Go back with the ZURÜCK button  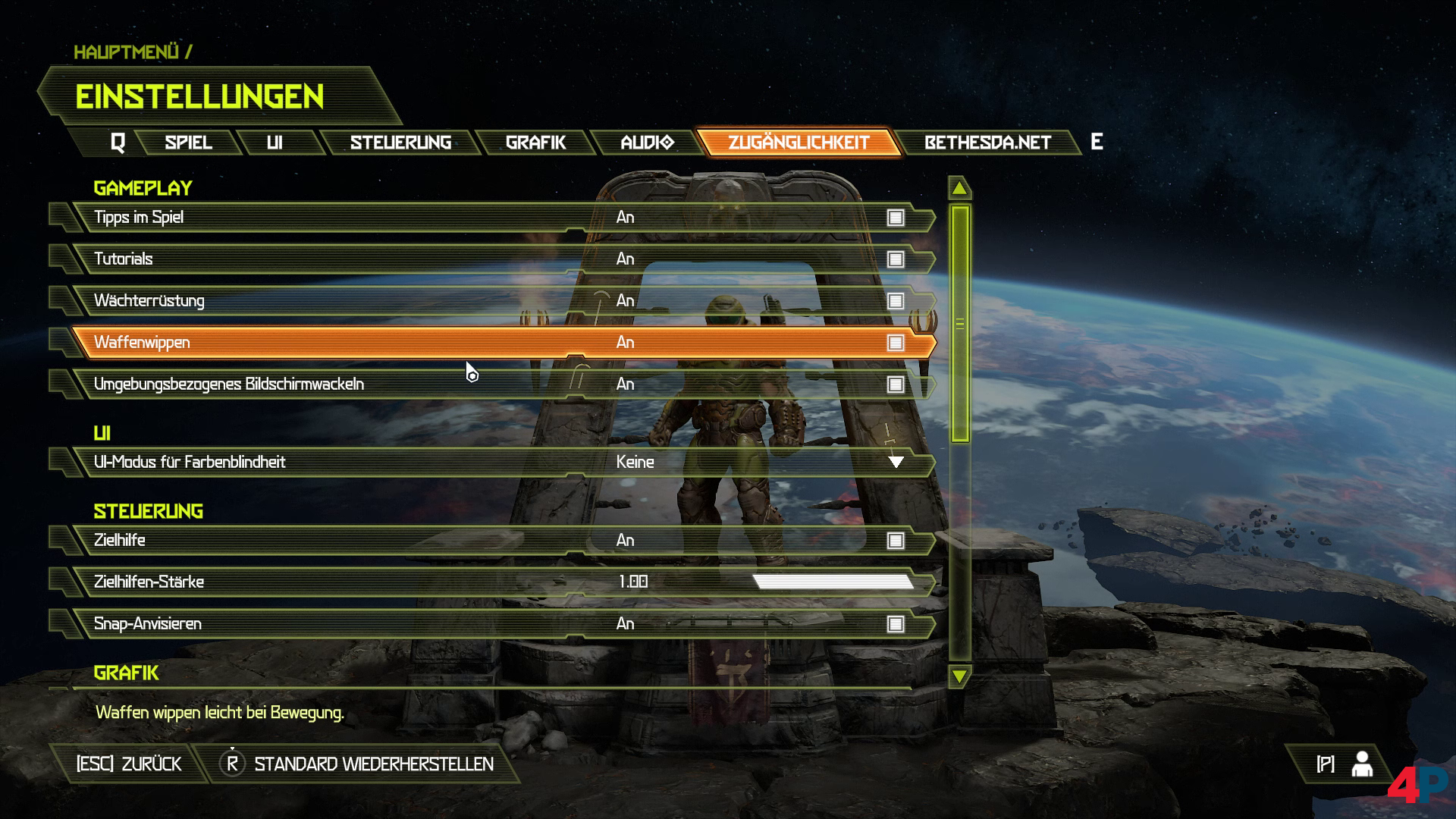(x=129, y=764)
